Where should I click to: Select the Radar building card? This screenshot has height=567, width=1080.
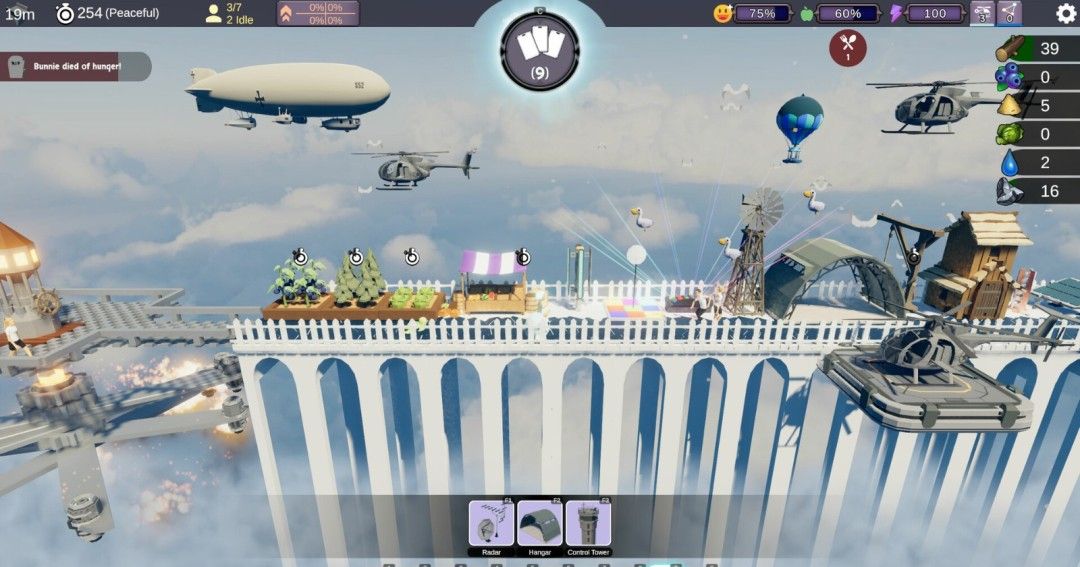point(491,523)
